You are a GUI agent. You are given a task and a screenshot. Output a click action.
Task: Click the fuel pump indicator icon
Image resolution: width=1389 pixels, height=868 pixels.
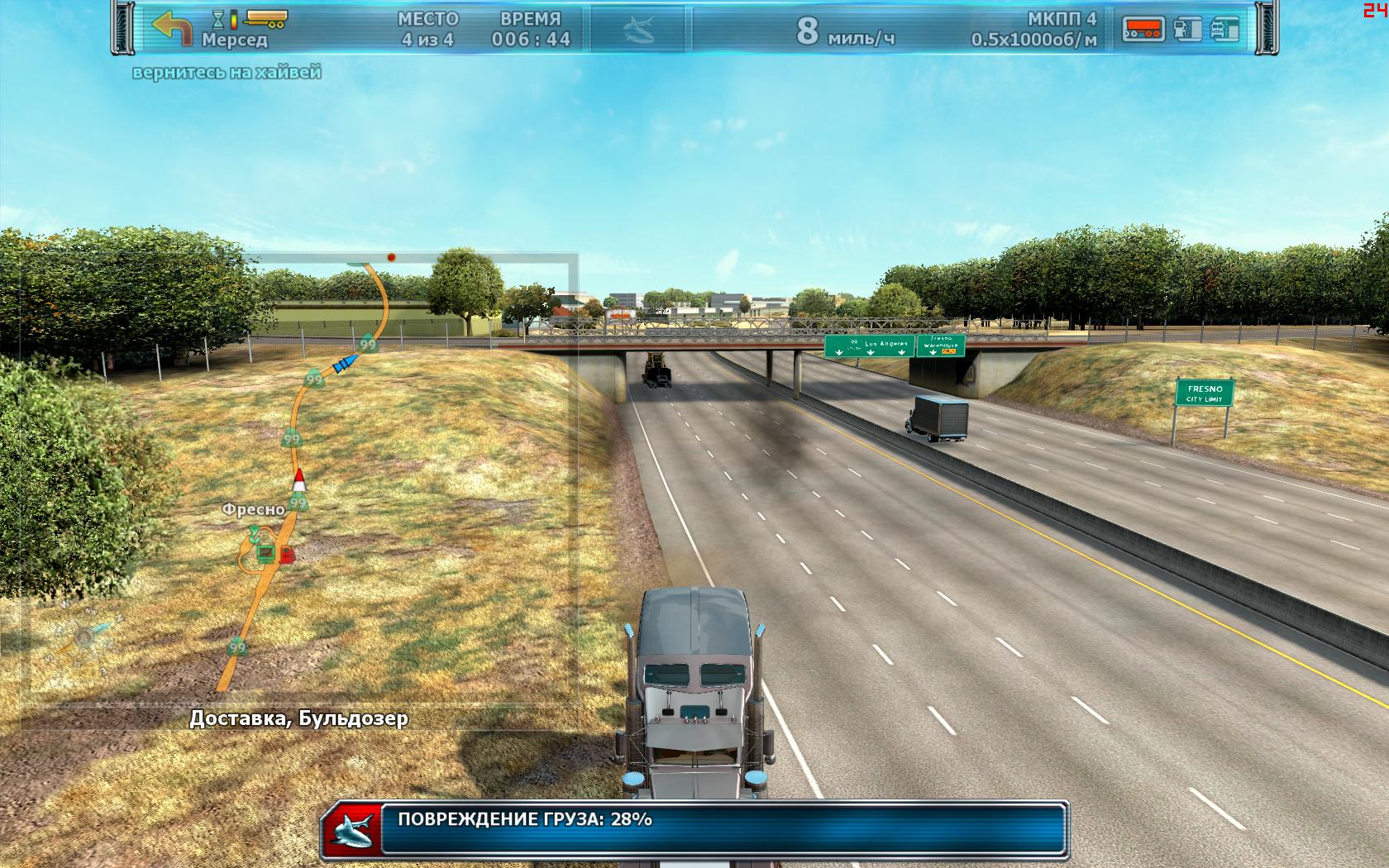point(1187,30)
